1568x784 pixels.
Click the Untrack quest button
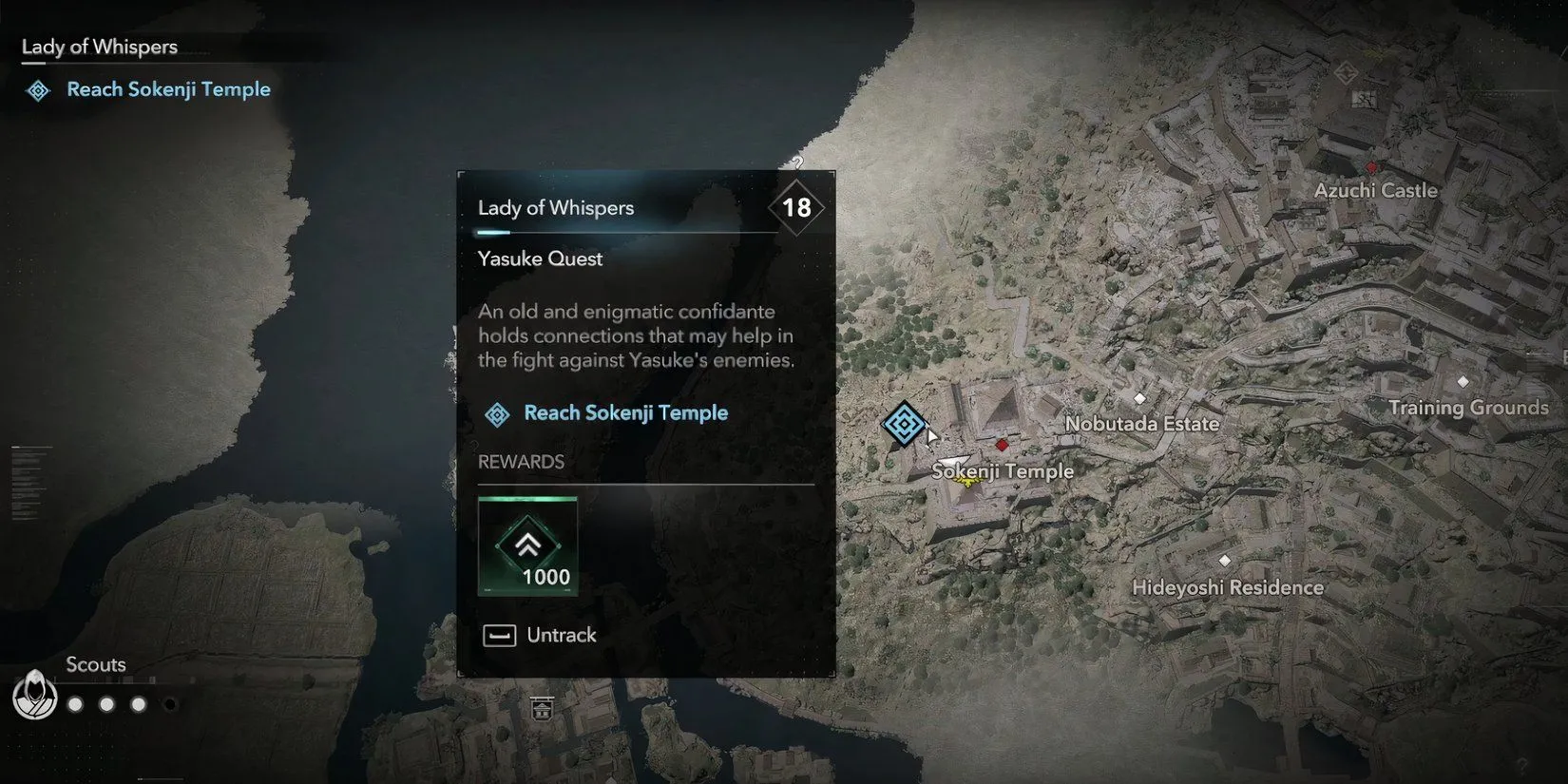540,635
